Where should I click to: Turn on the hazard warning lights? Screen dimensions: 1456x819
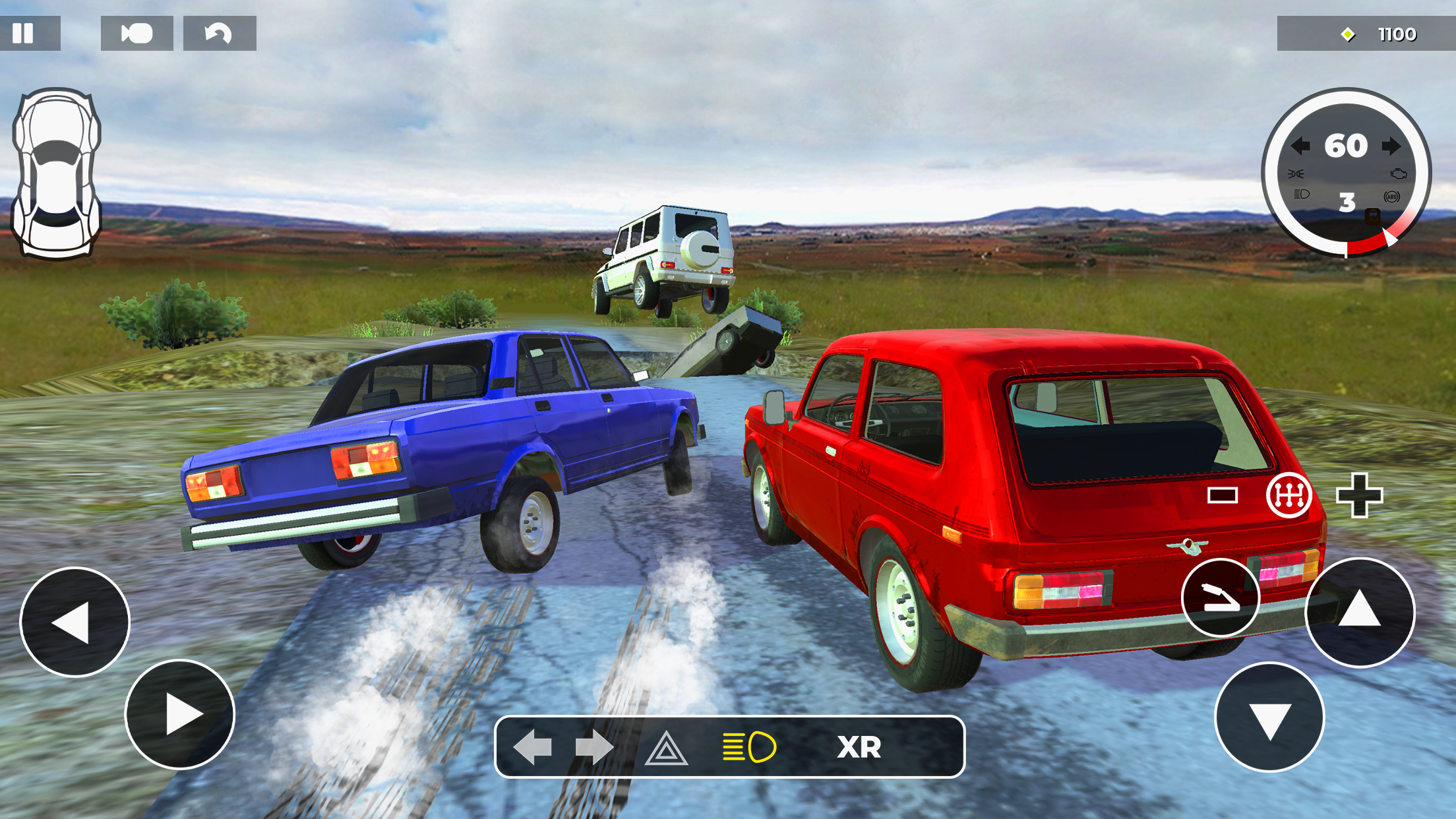coord(667,746)
